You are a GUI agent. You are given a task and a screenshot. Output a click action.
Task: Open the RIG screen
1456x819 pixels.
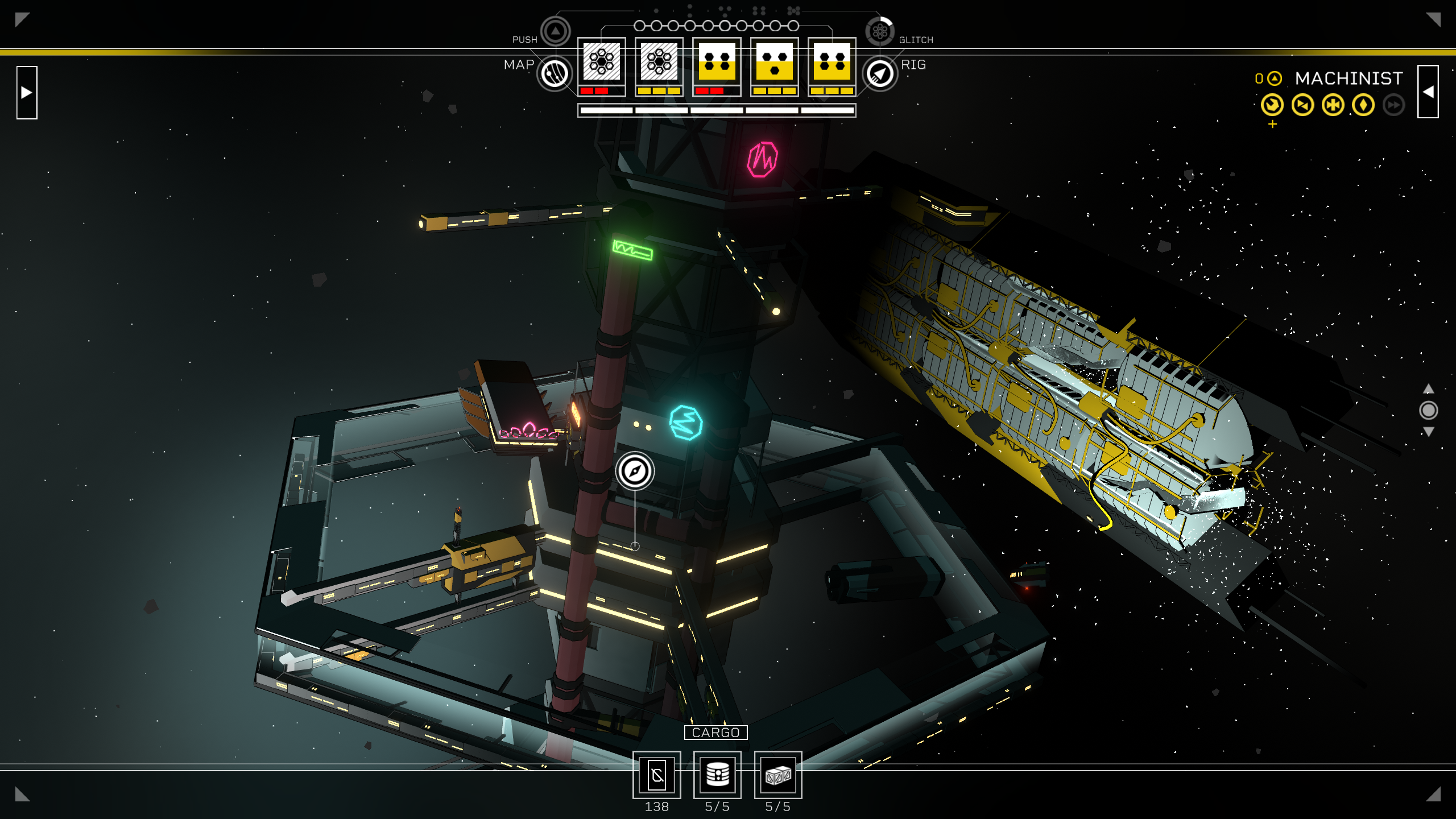pyautogui.click(x=880, y=73)
